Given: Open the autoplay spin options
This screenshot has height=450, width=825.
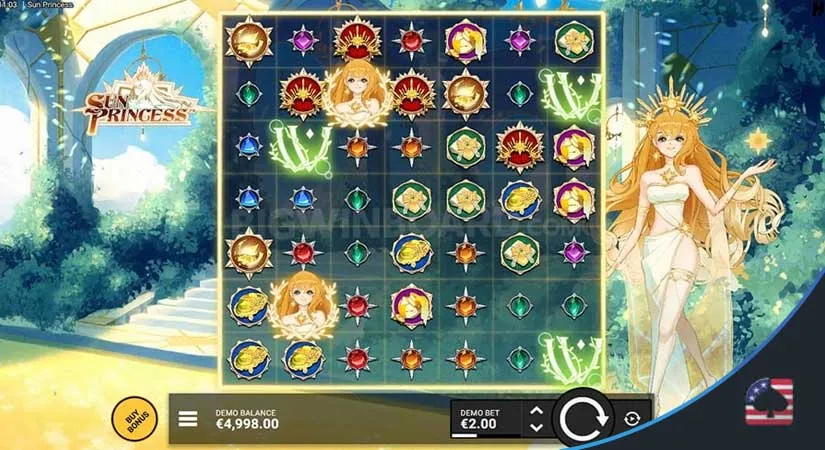Looking at the screenshot, I should [632, 419].
